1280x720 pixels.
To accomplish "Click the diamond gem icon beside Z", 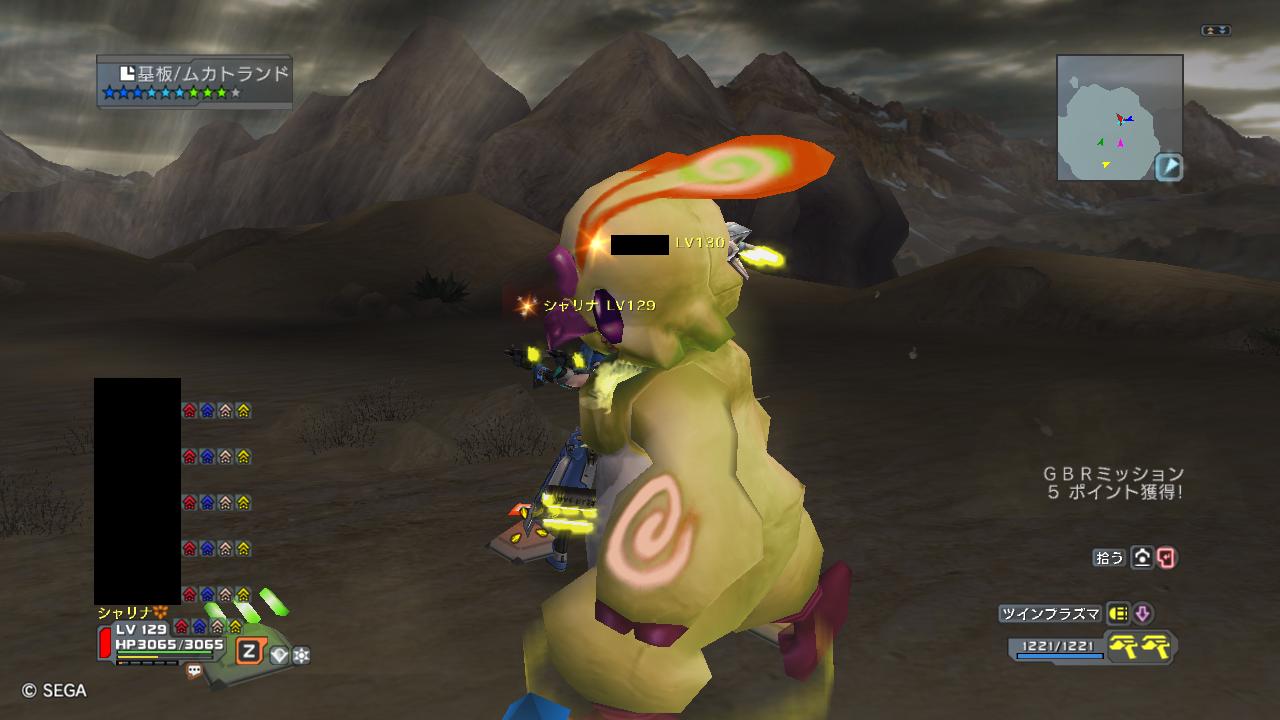I will (279, 655).
